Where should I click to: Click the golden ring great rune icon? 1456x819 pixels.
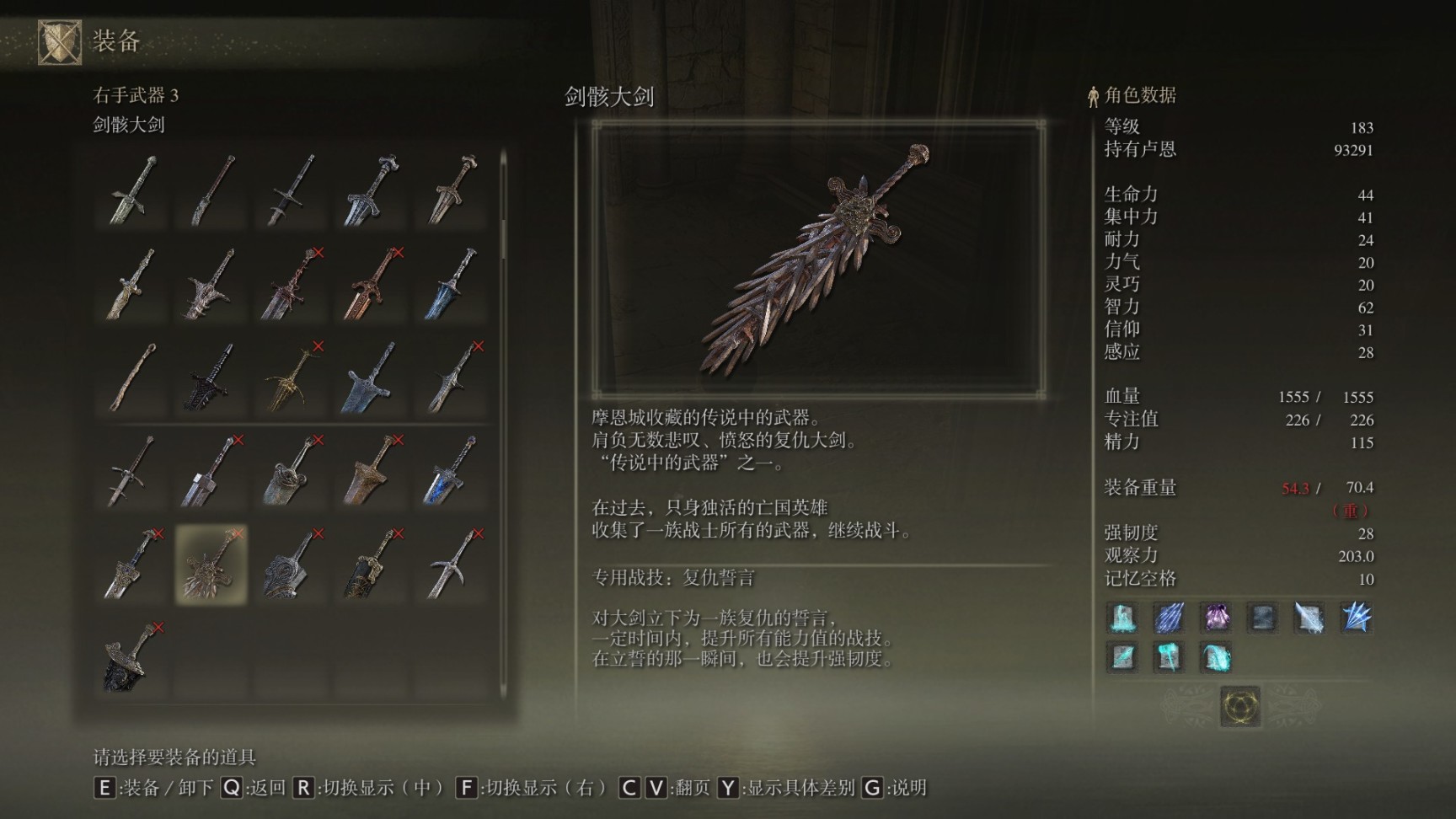point(1240,705)
